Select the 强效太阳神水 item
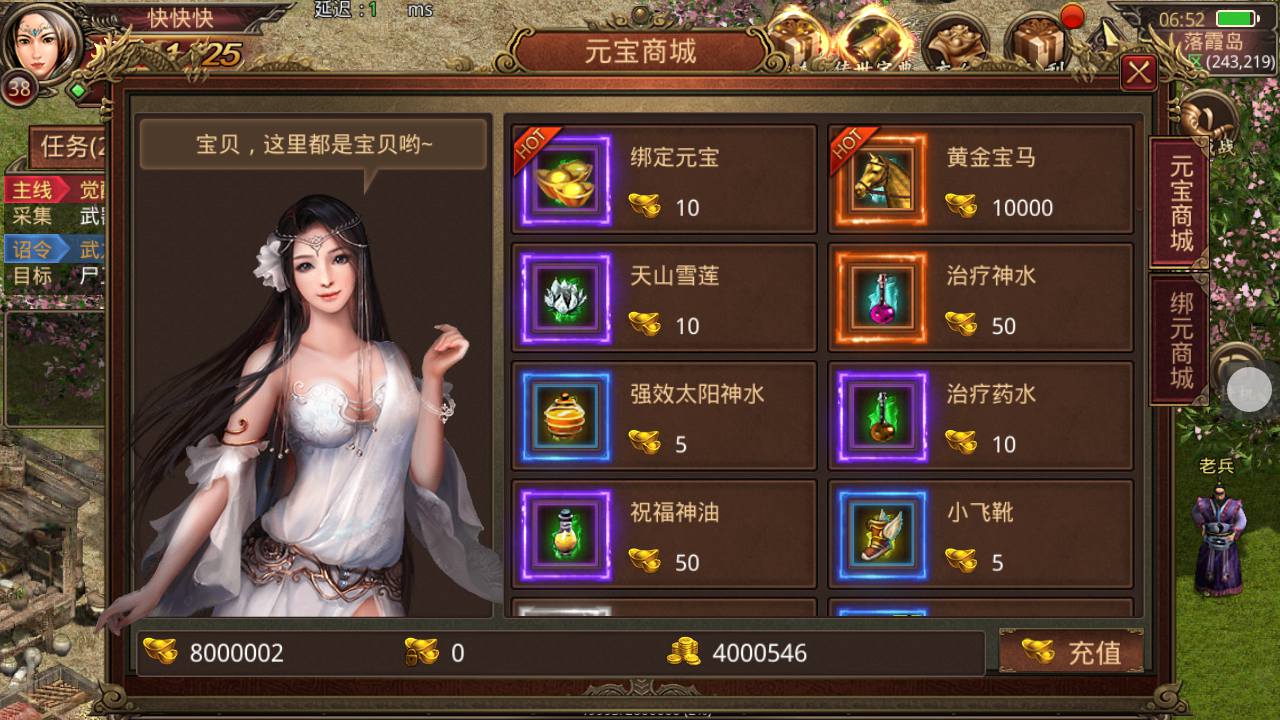 point(664,416)
